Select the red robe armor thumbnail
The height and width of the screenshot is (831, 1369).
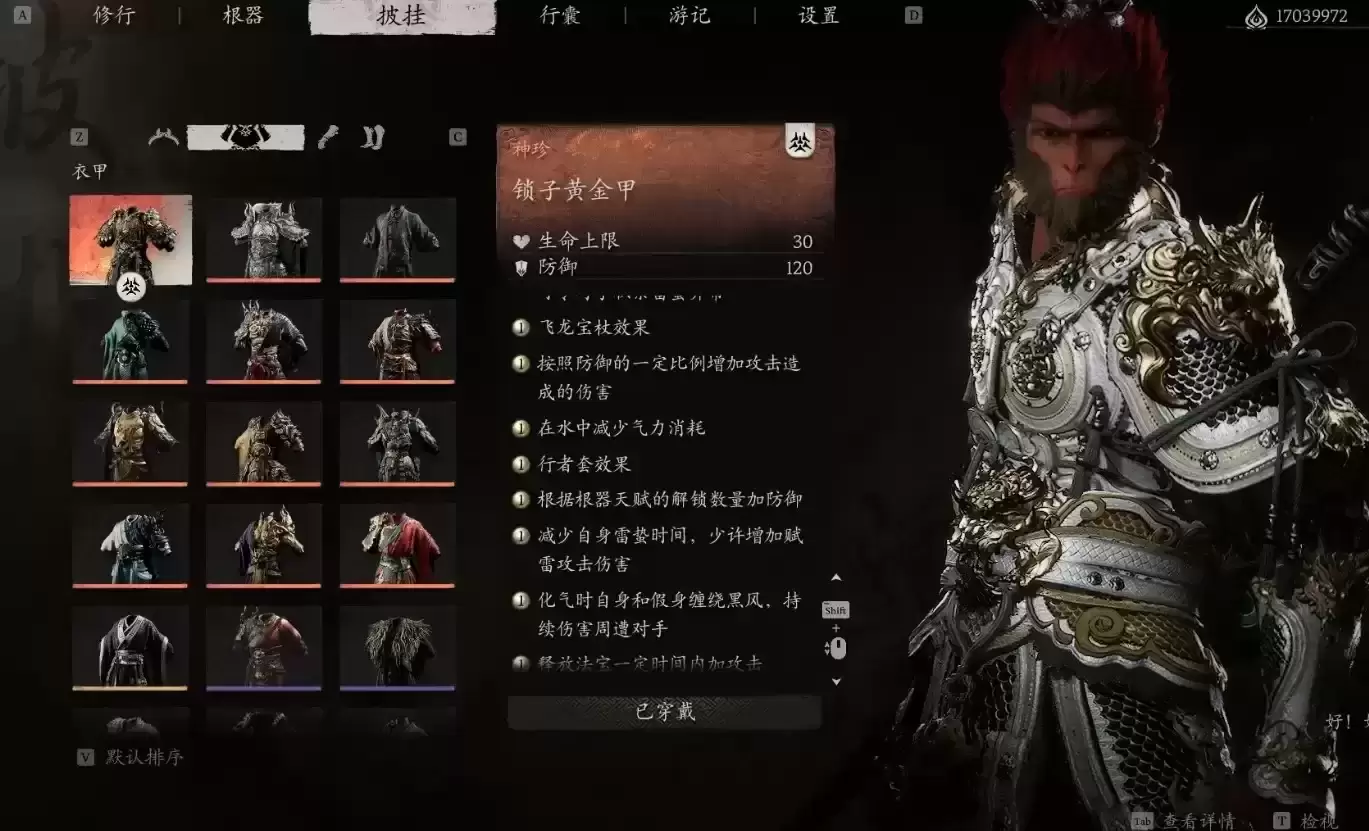point(397,546)
